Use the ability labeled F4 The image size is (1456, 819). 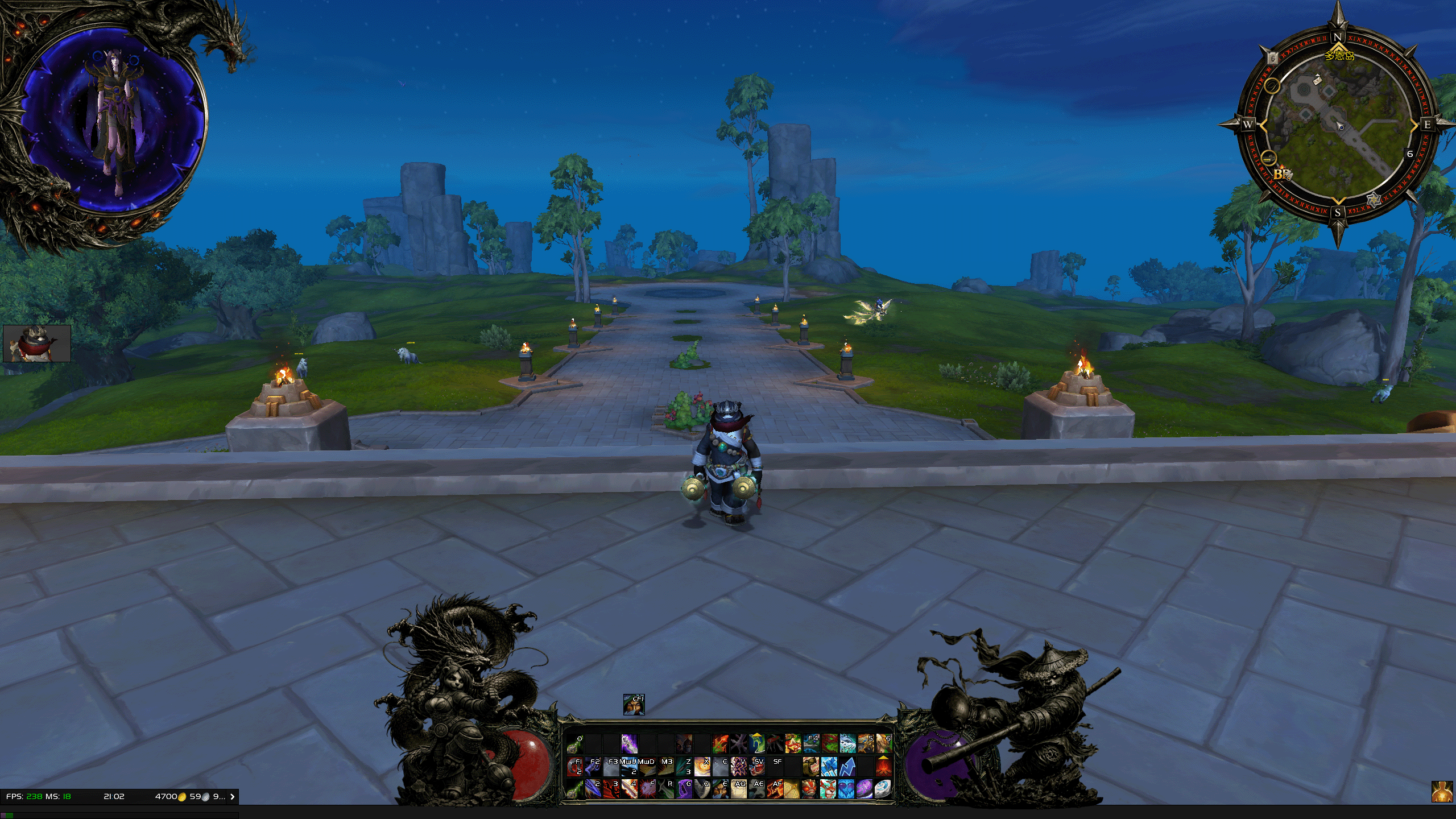811,743
